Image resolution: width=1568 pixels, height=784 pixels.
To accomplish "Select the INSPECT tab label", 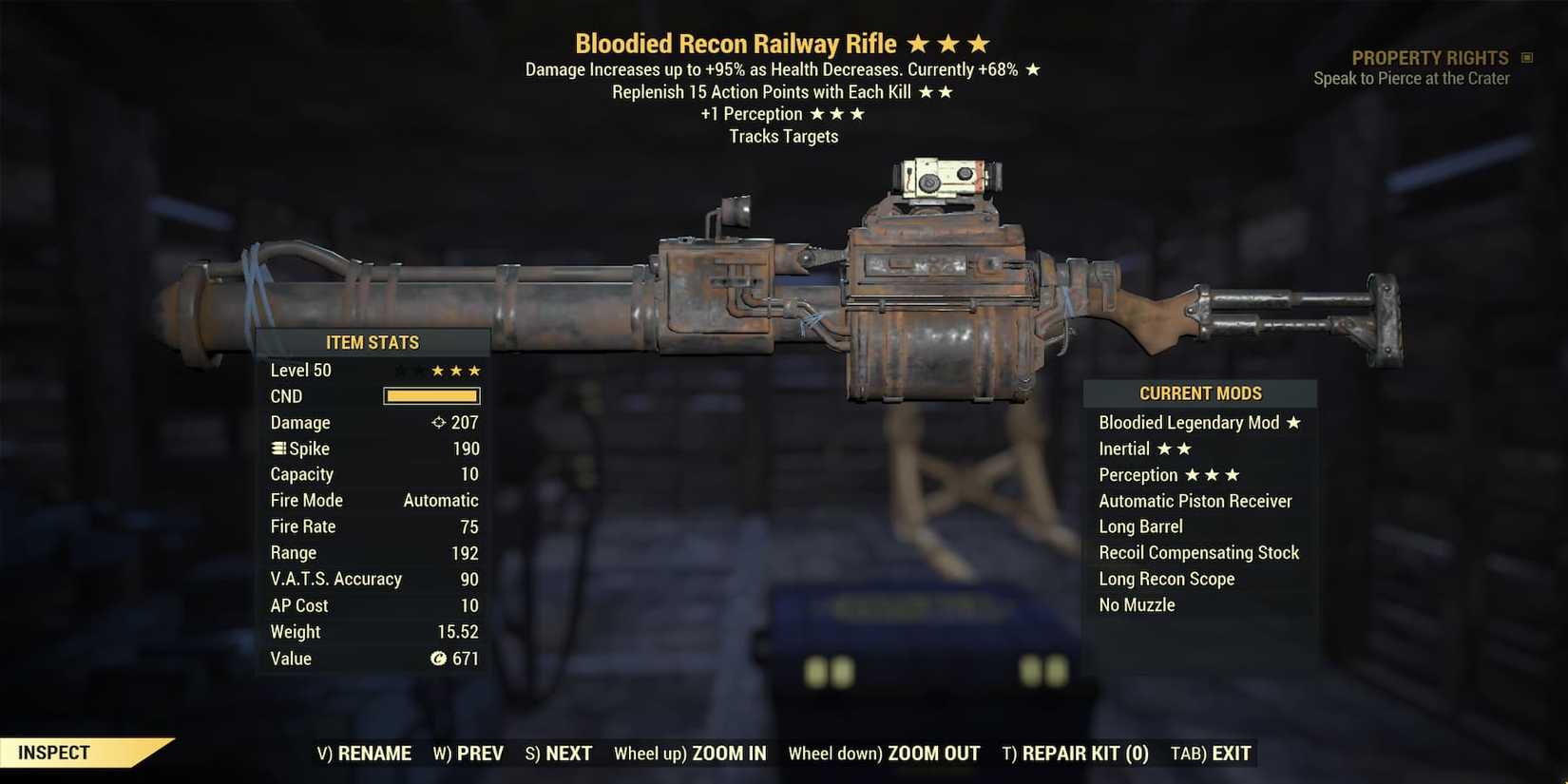I will 53,752.
